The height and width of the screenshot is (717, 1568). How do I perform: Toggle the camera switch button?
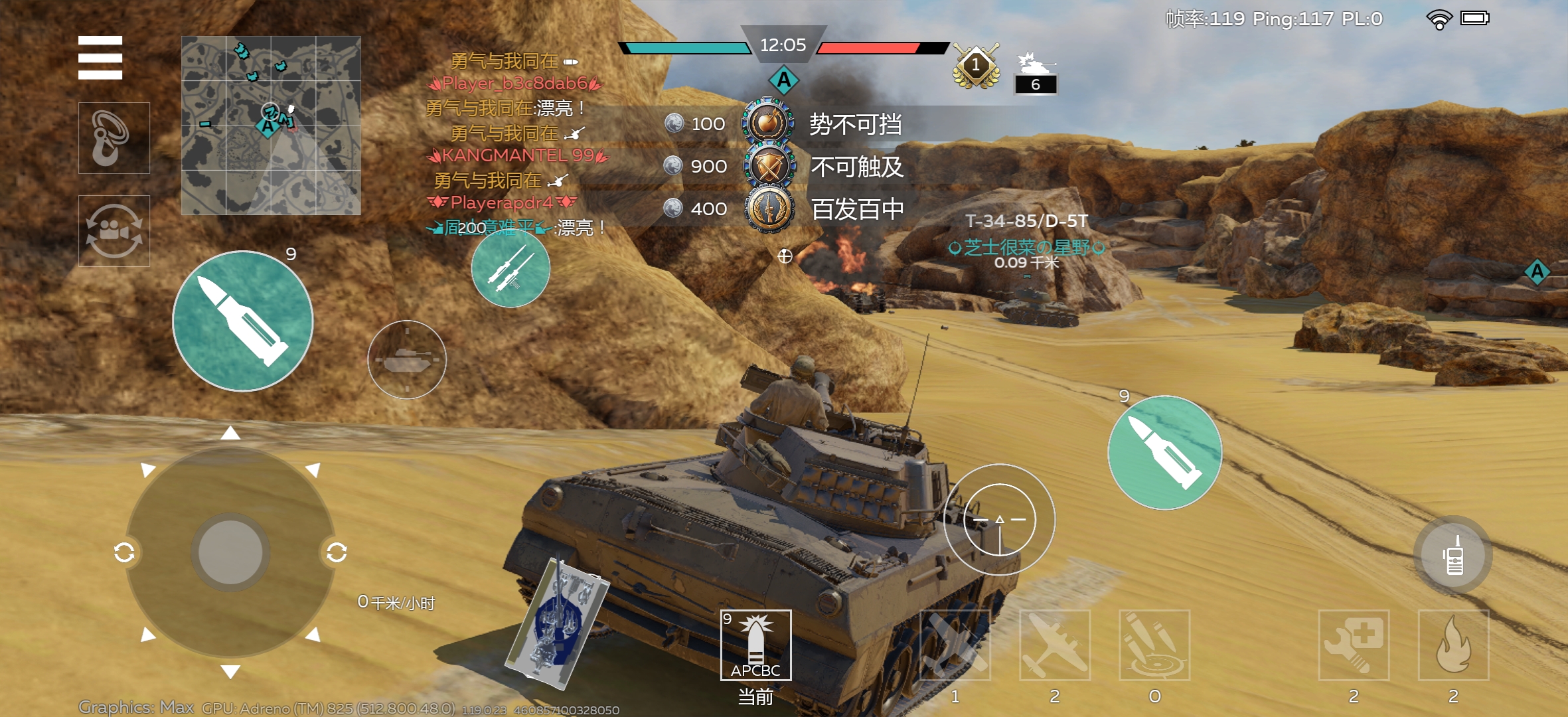pyautogui.click(x=114, y=231)
